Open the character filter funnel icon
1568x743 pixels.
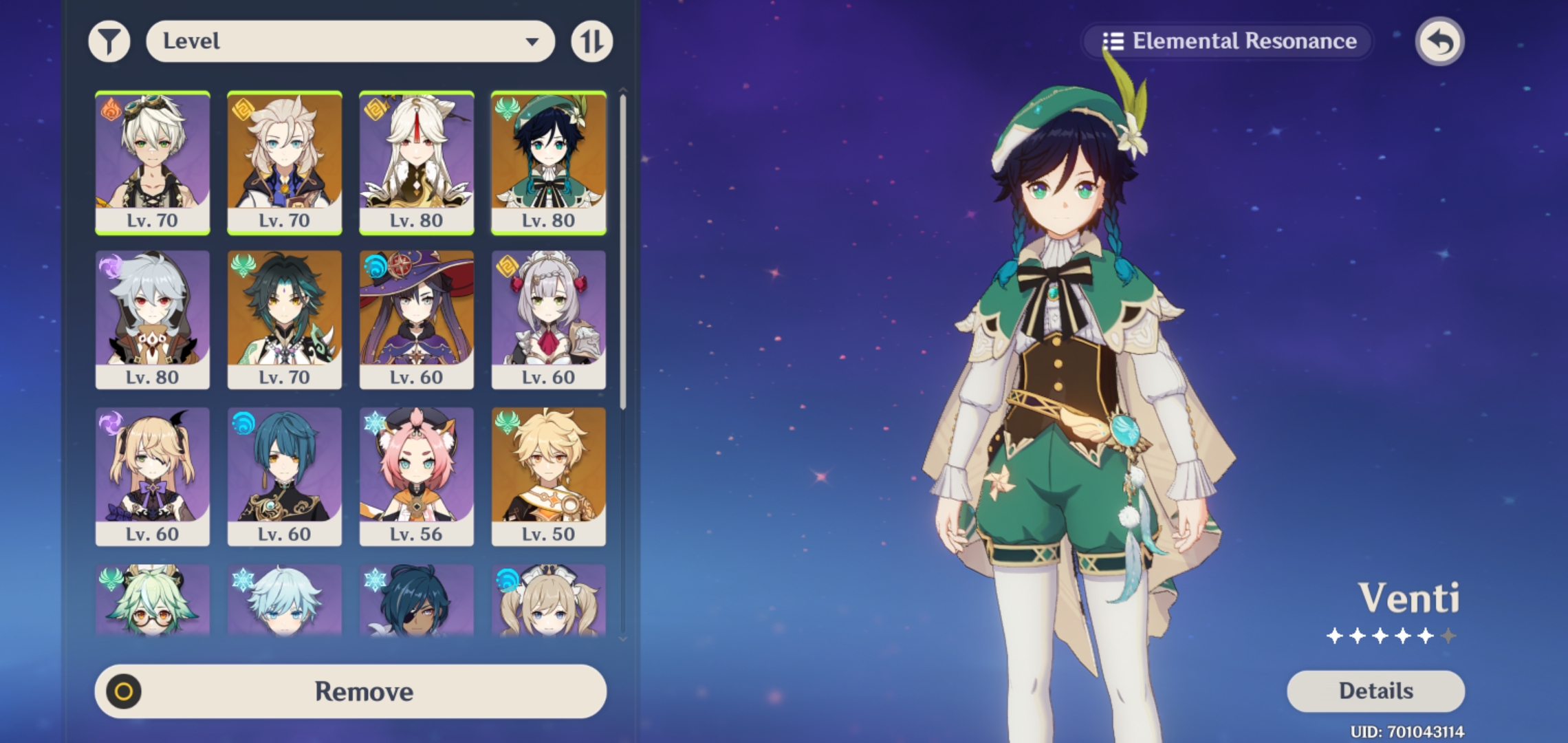[109, 41]
